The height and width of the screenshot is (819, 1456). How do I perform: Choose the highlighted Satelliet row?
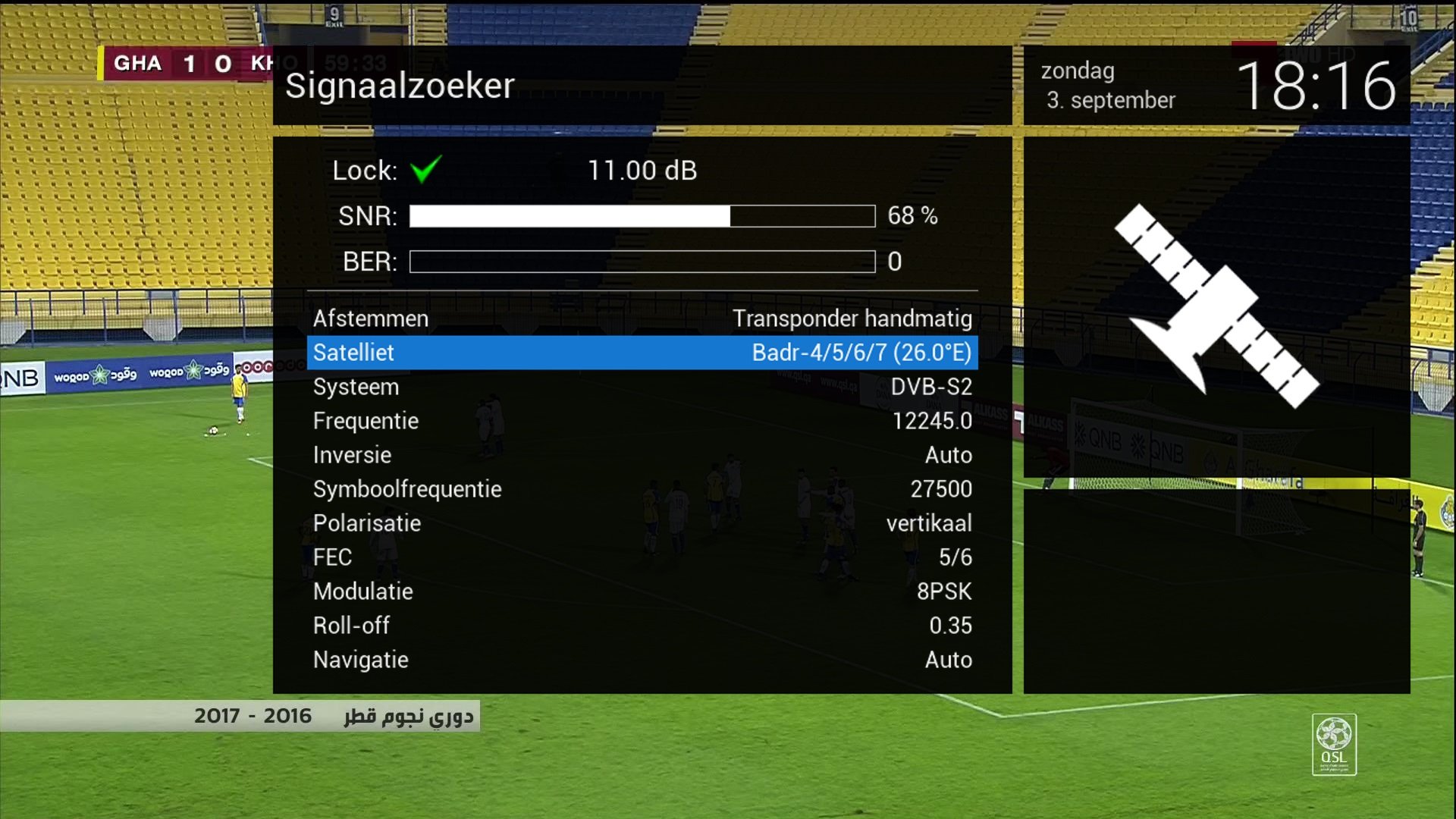642,353
